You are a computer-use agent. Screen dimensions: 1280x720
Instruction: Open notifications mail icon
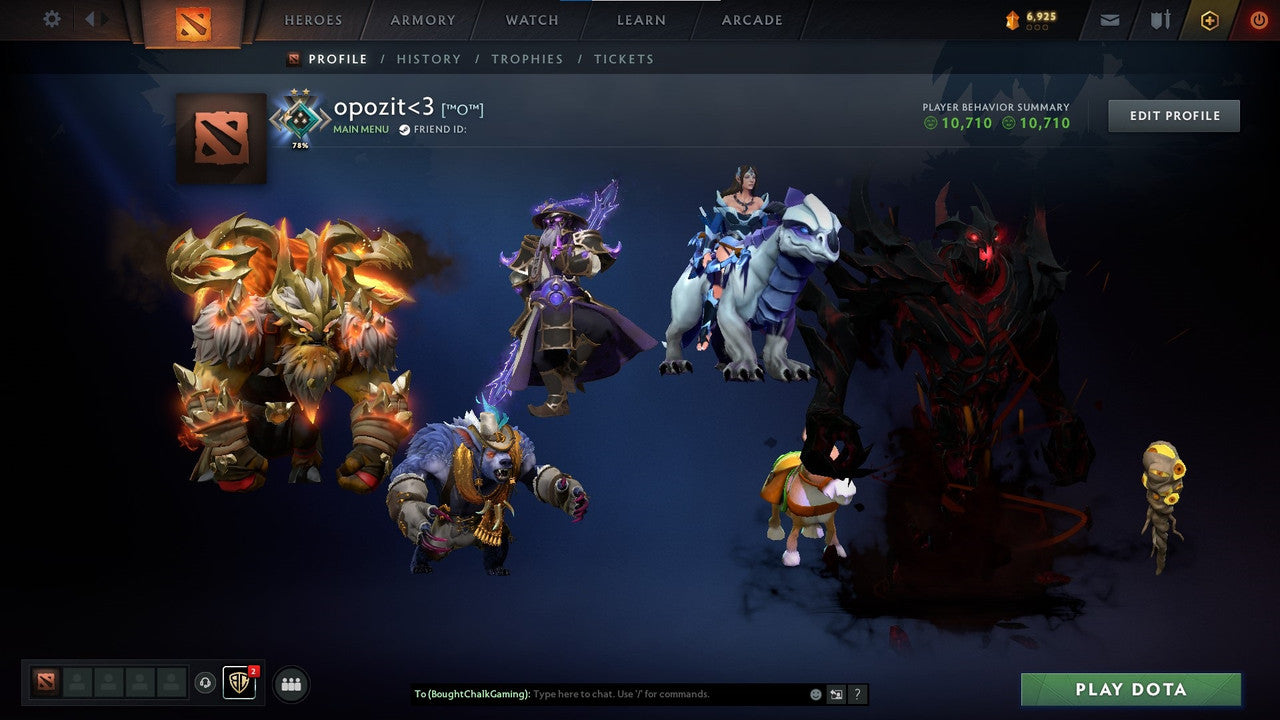1109,19
